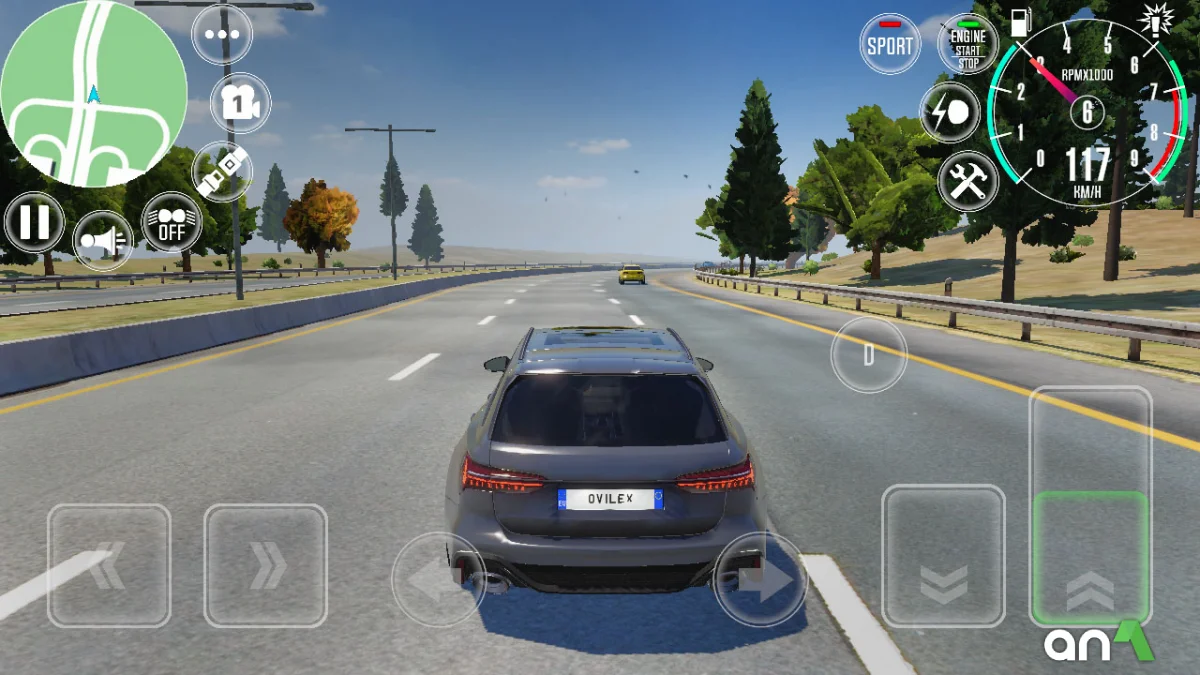1200x675 pixels.
Task: Enable SPORT driving mode
Action: point(890,44)
